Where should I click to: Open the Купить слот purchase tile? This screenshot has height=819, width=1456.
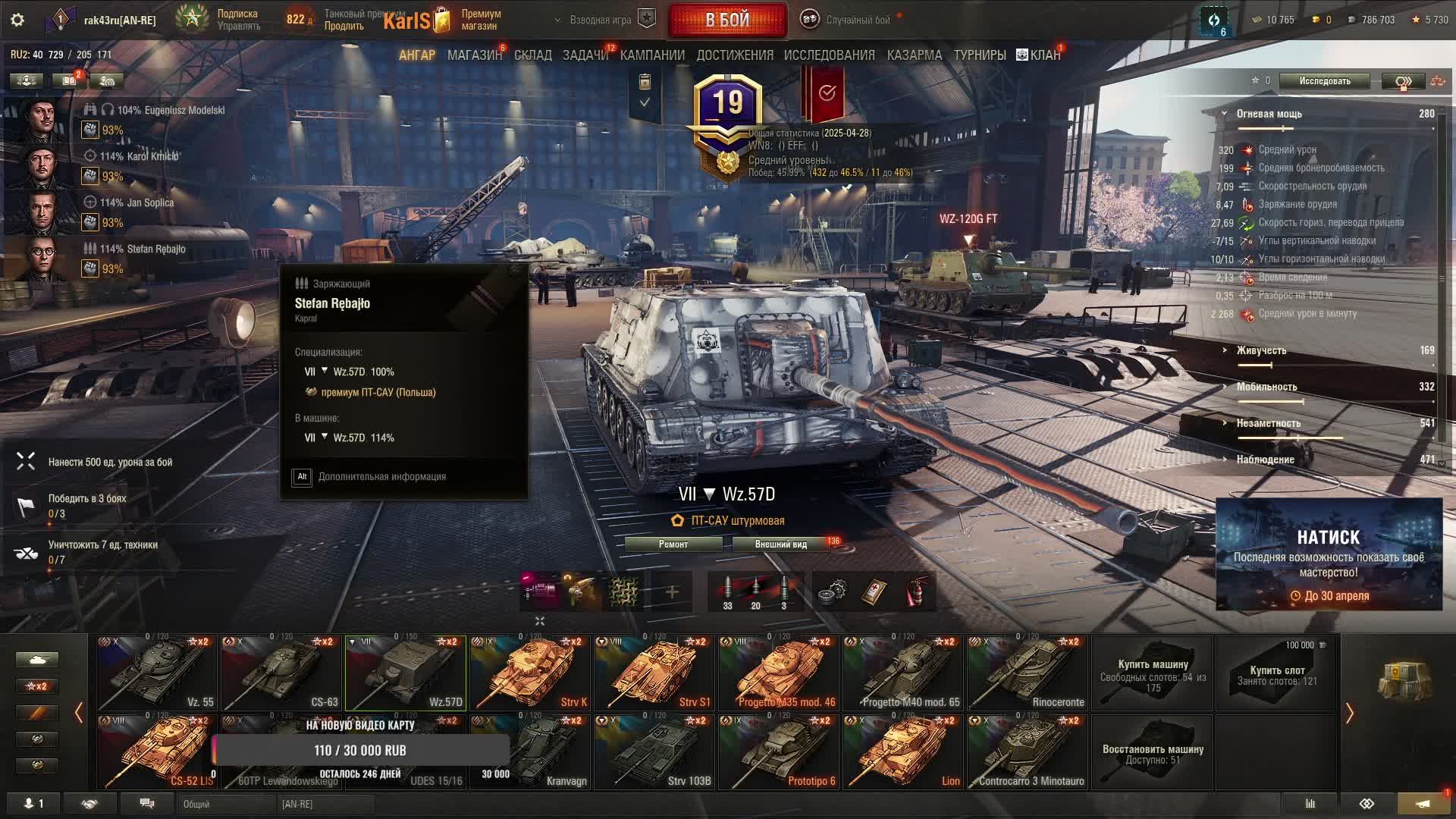click(x=1277, y=673)
